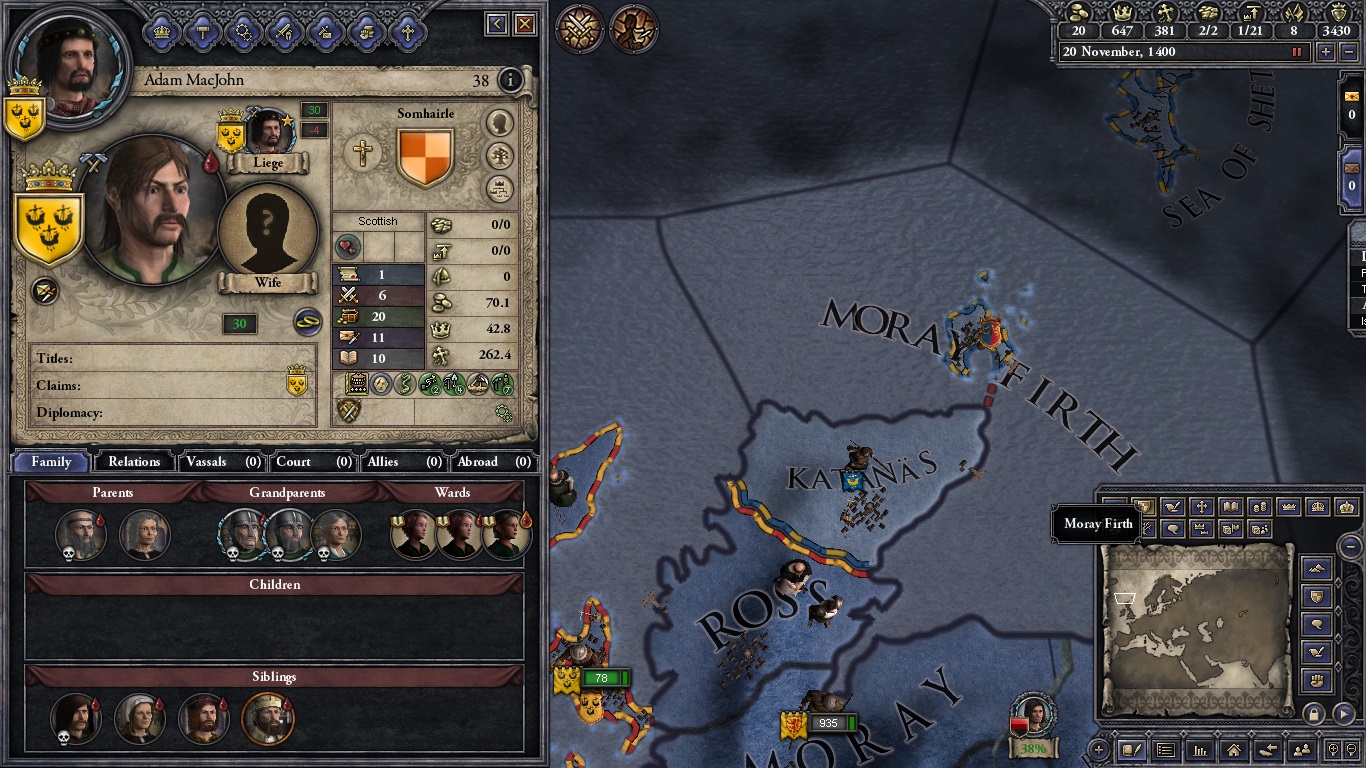Open the intrigue screen via the fist icon

click(x=365, y=31)
